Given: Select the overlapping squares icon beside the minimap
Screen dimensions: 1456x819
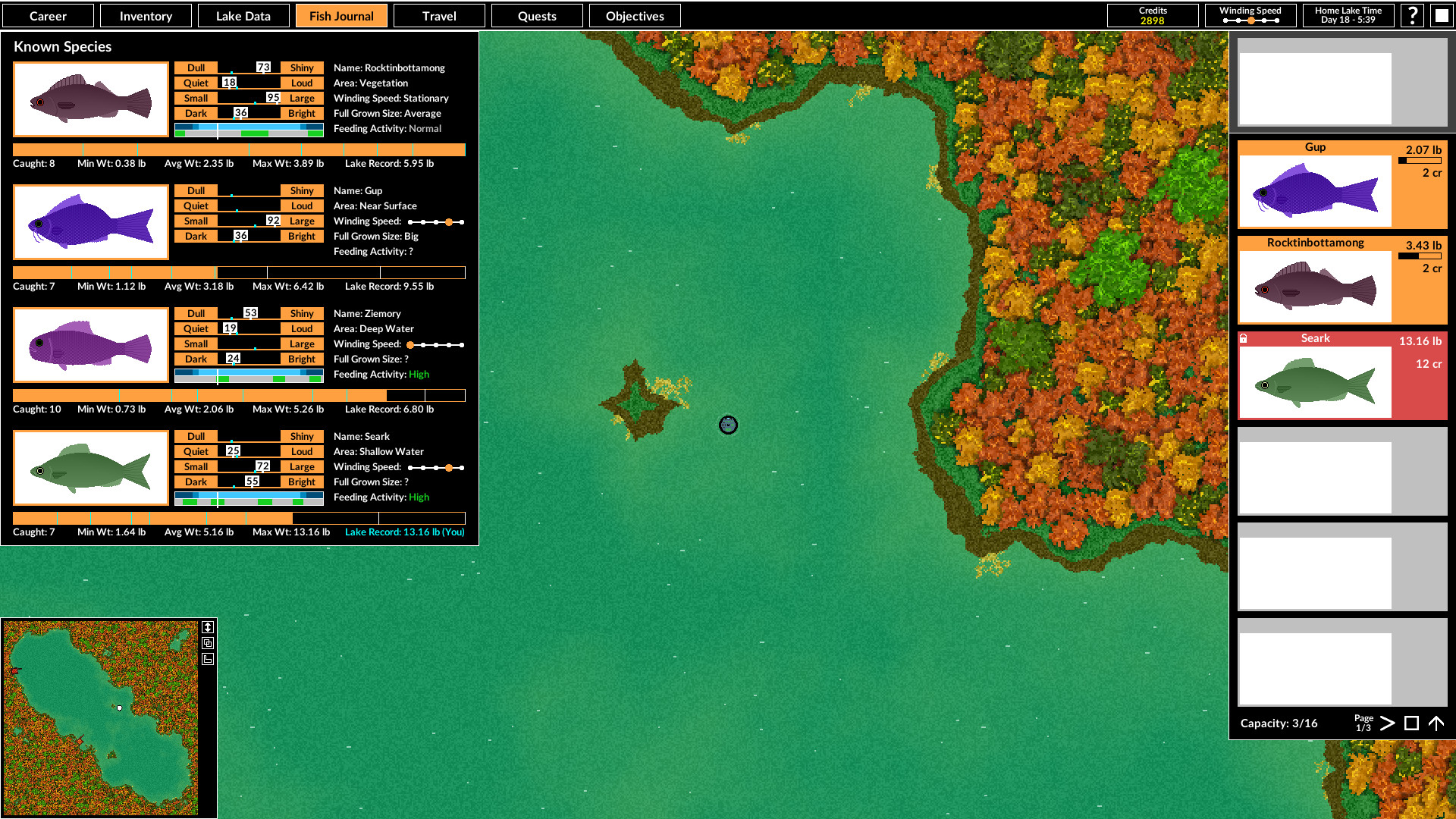Looking at the screenshot, I should pos(209,643).
